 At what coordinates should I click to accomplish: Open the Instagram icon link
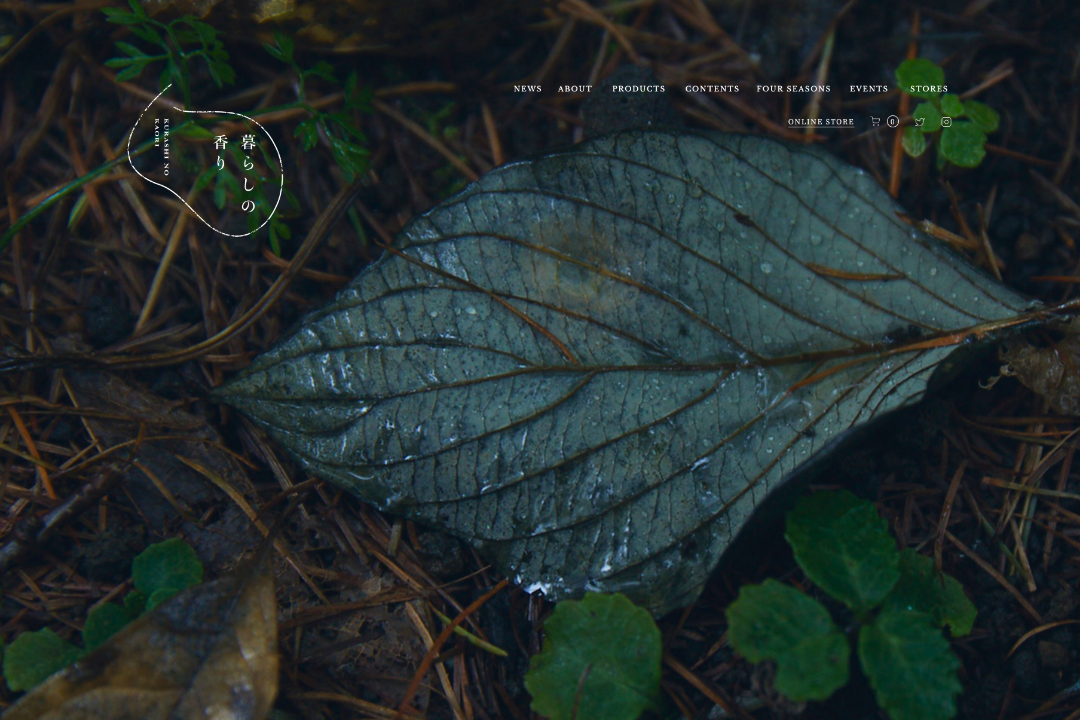click(946, 122)
